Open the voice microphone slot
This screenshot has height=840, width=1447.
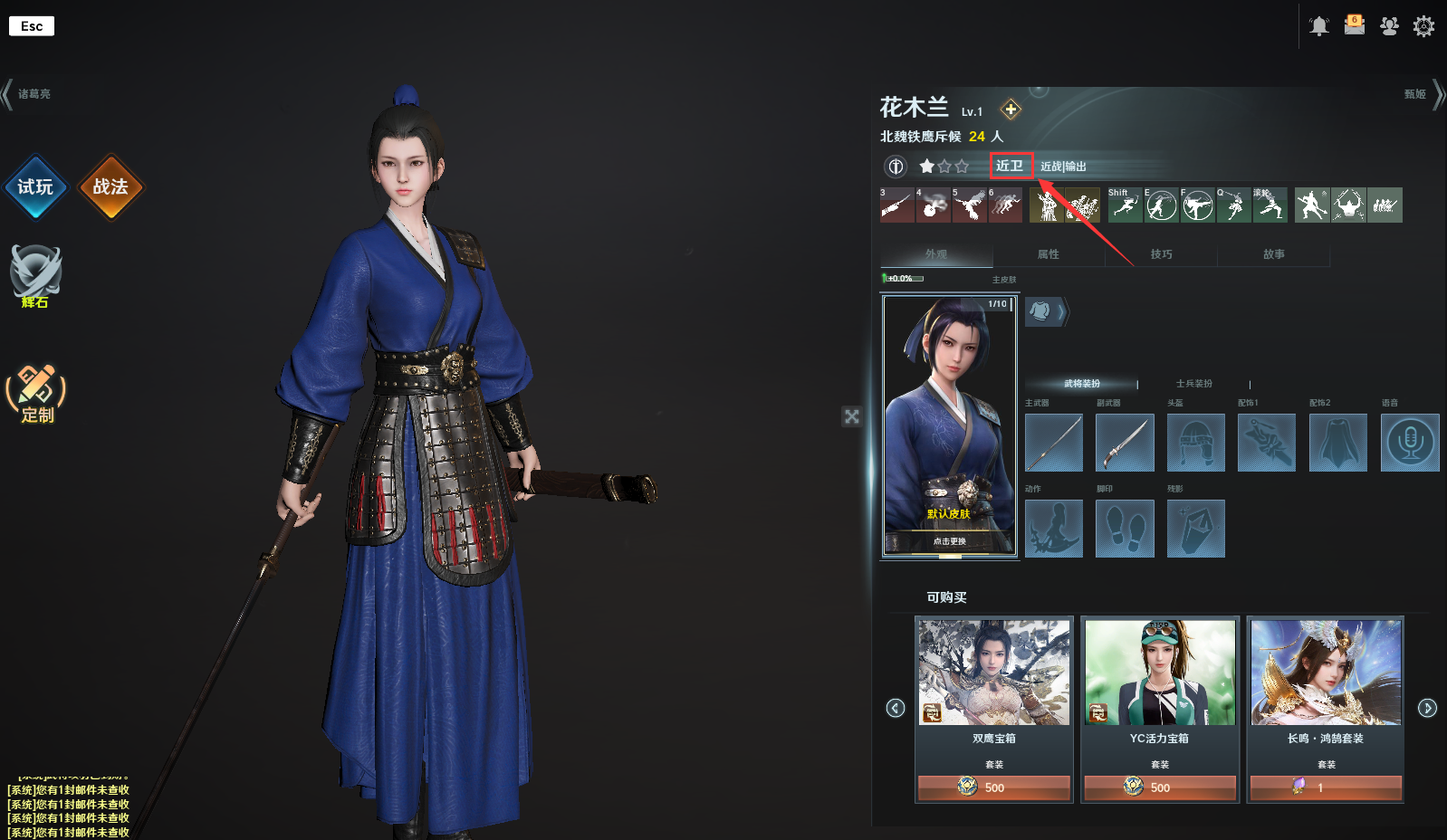pyautogui.click(x=1409, y=443)
